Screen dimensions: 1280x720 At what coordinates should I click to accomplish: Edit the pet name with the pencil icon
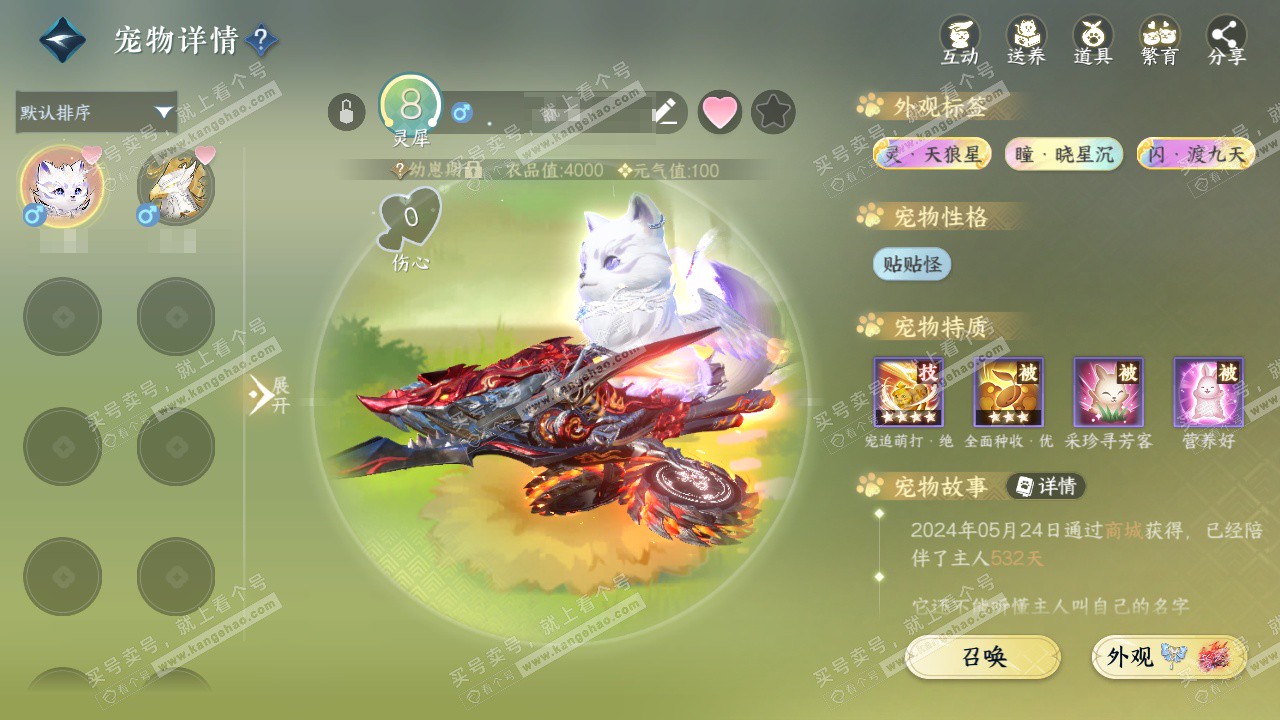[x=665, y=112]
